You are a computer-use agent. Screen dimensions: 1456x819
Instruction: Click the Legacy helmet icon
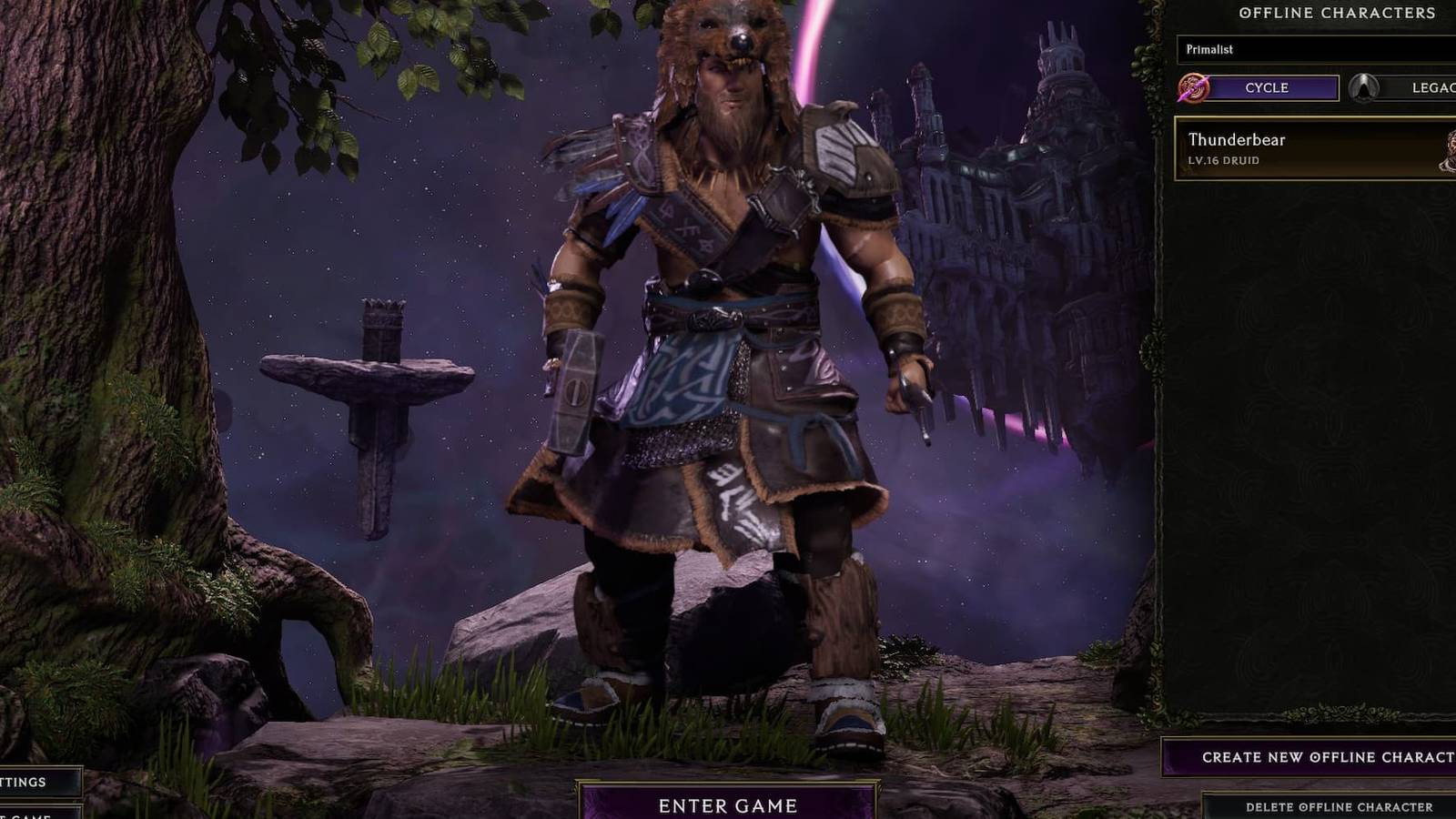click(x=1361, y=88)
